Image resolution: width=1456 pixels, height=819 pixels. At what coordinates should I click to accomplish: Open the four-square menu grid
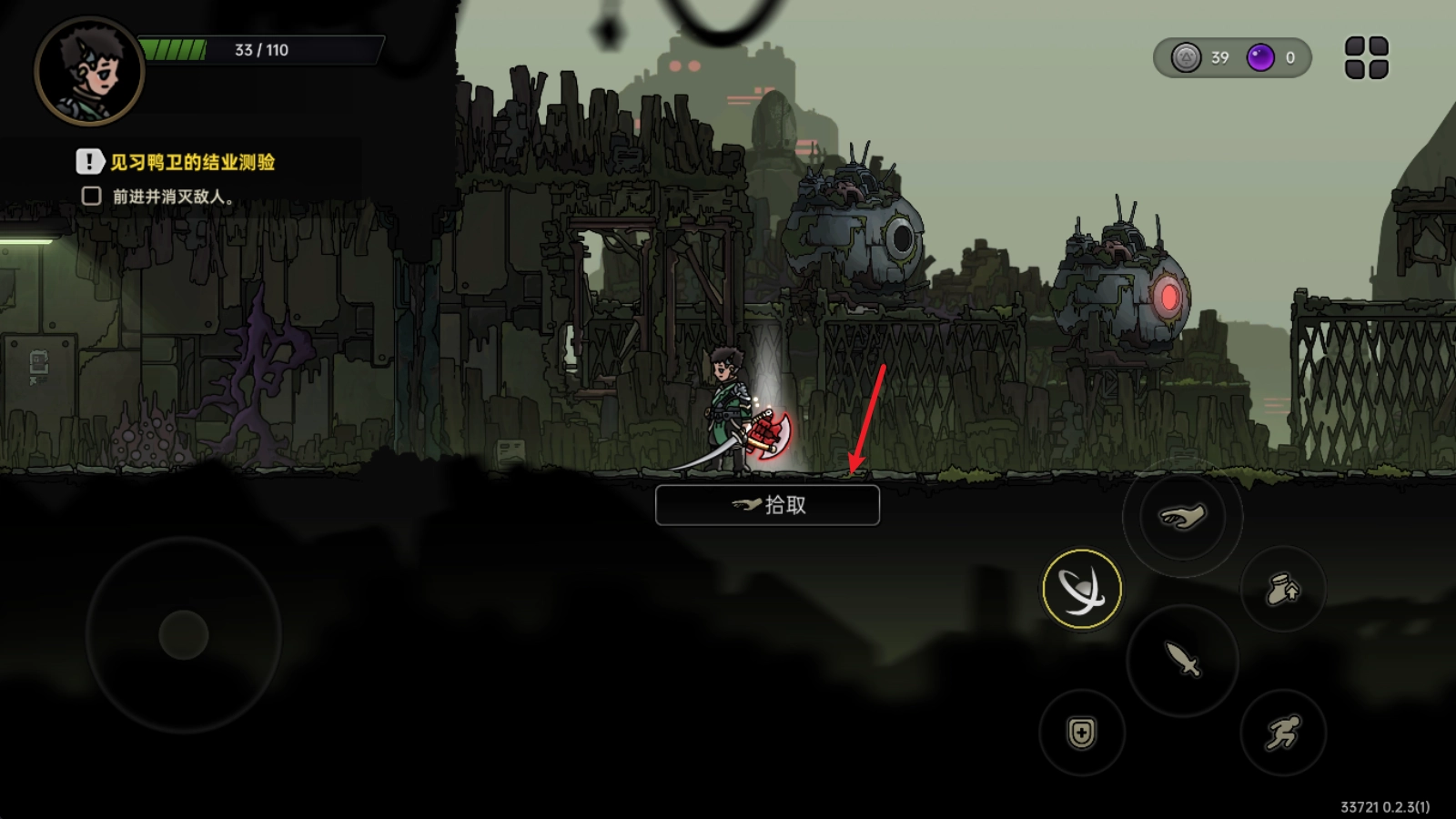pos(1366,58)
